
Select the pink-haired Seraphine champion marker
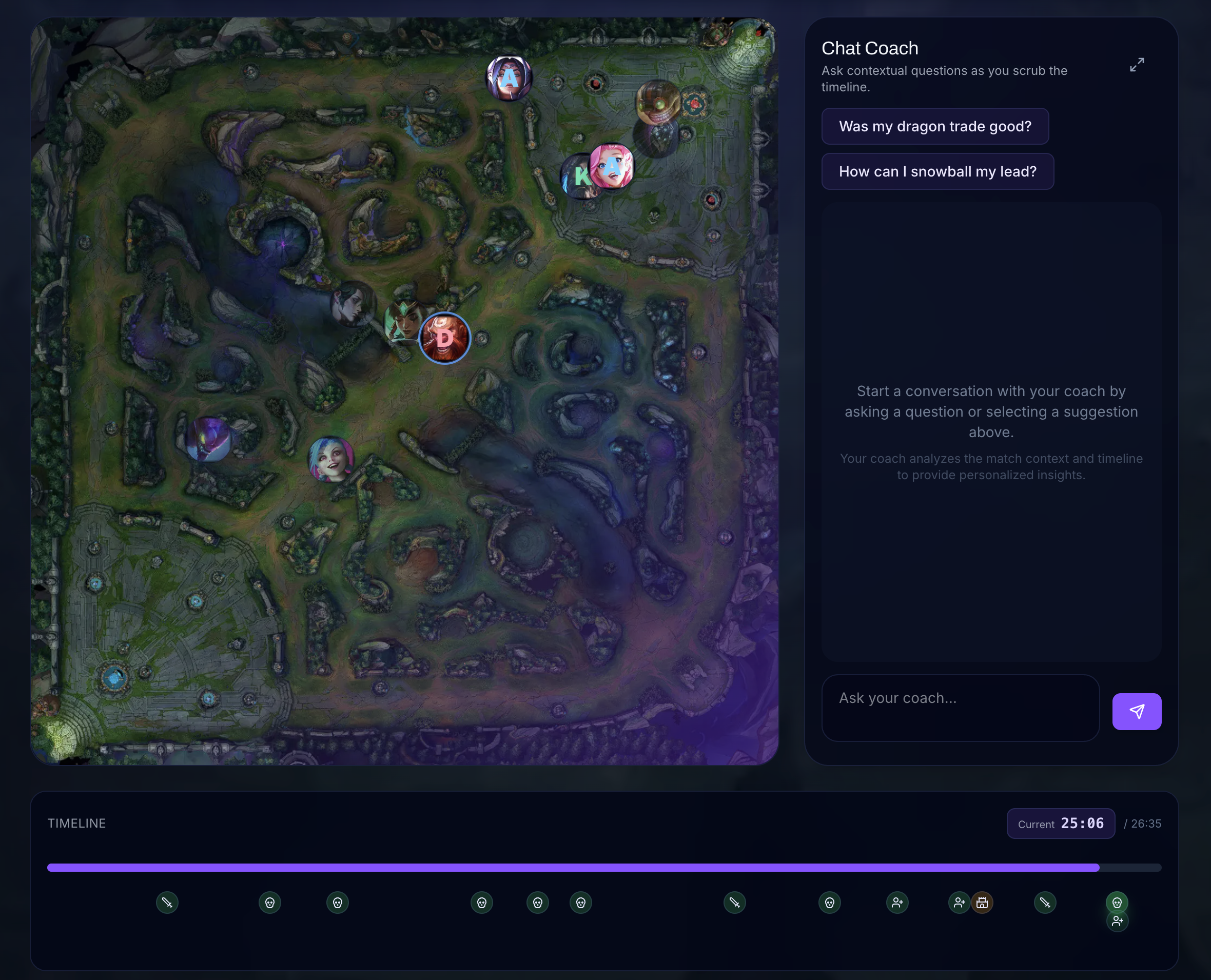pos(613,165)
